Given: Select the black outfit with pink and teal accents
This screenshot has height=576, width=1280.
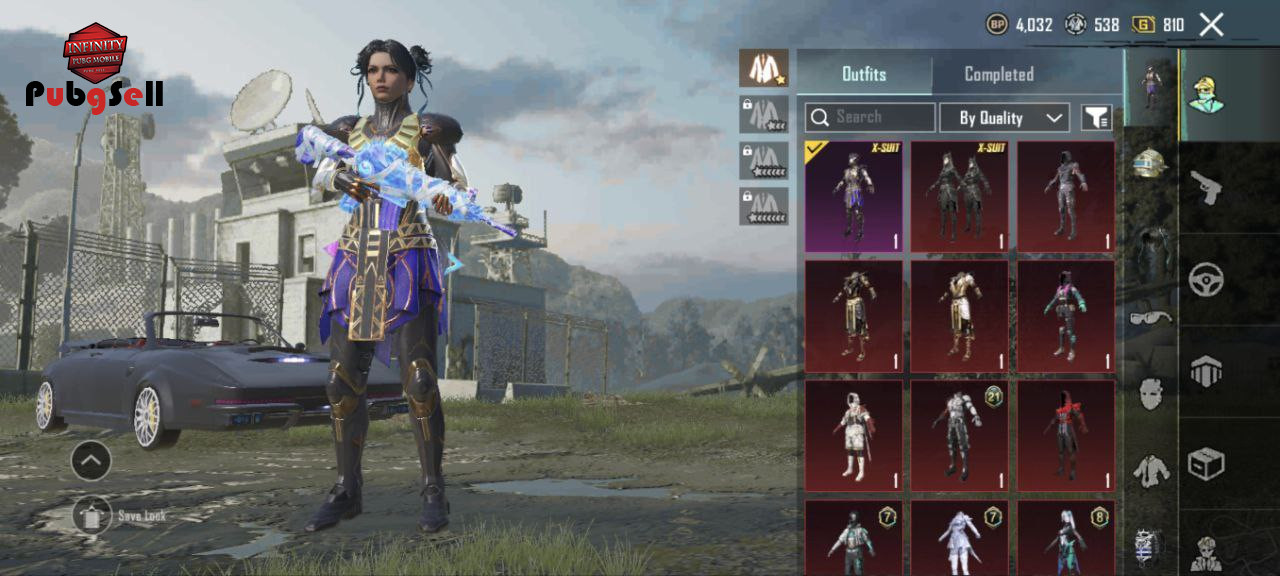Looking at the screenshot, I should click(x=1066, y=316).
